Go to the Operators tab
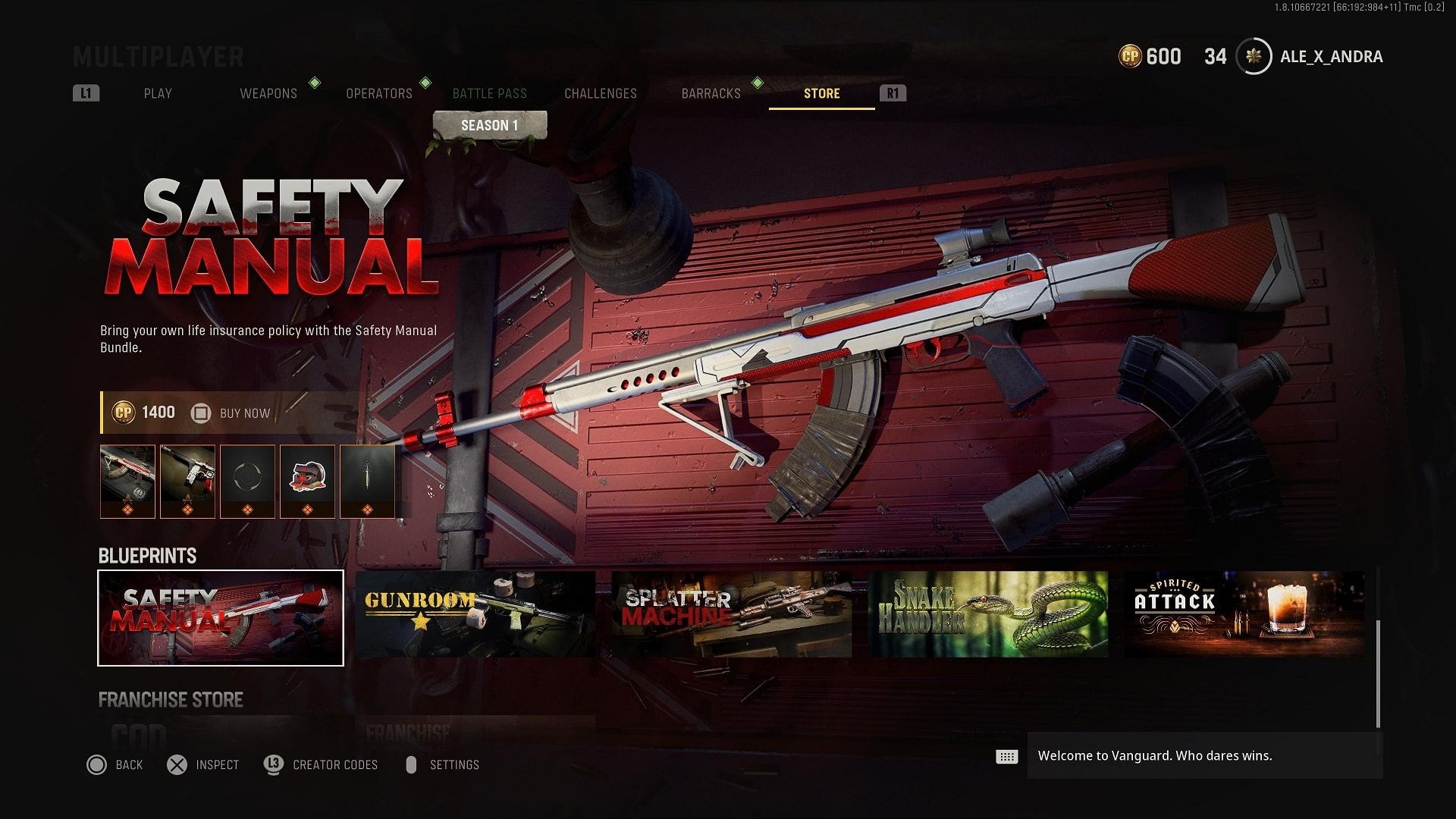1456x819 pixels. click(x=379, y=93)
